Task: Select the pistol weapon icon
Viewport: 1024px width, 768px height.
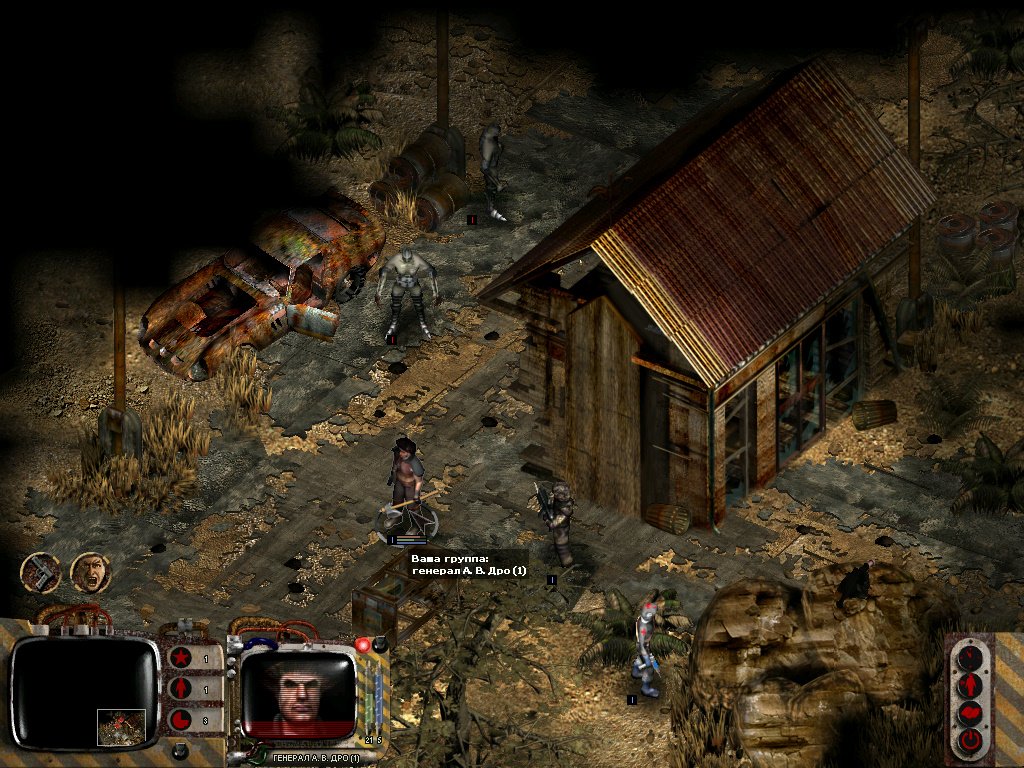Action: [41, 572]
